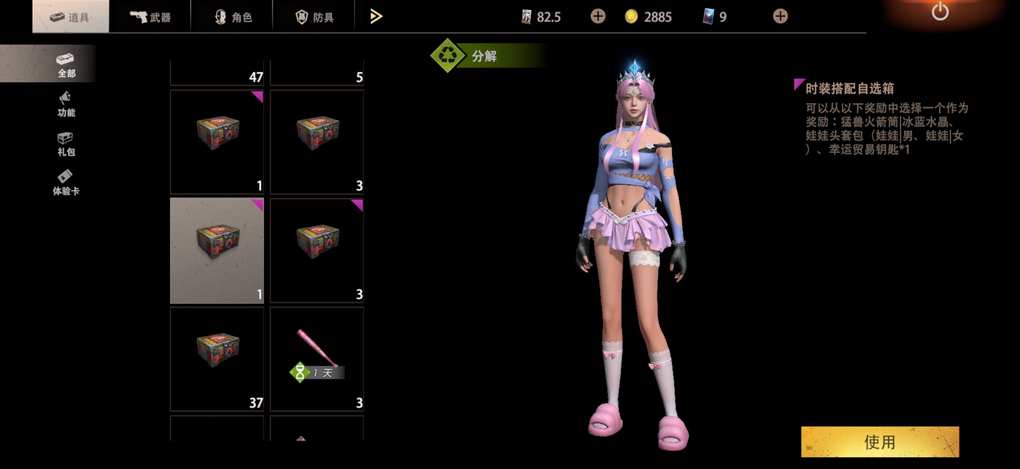Show the 全部 all-items category
The height and width of the screenshot is (469, 1020).
(x=66, y=64)
